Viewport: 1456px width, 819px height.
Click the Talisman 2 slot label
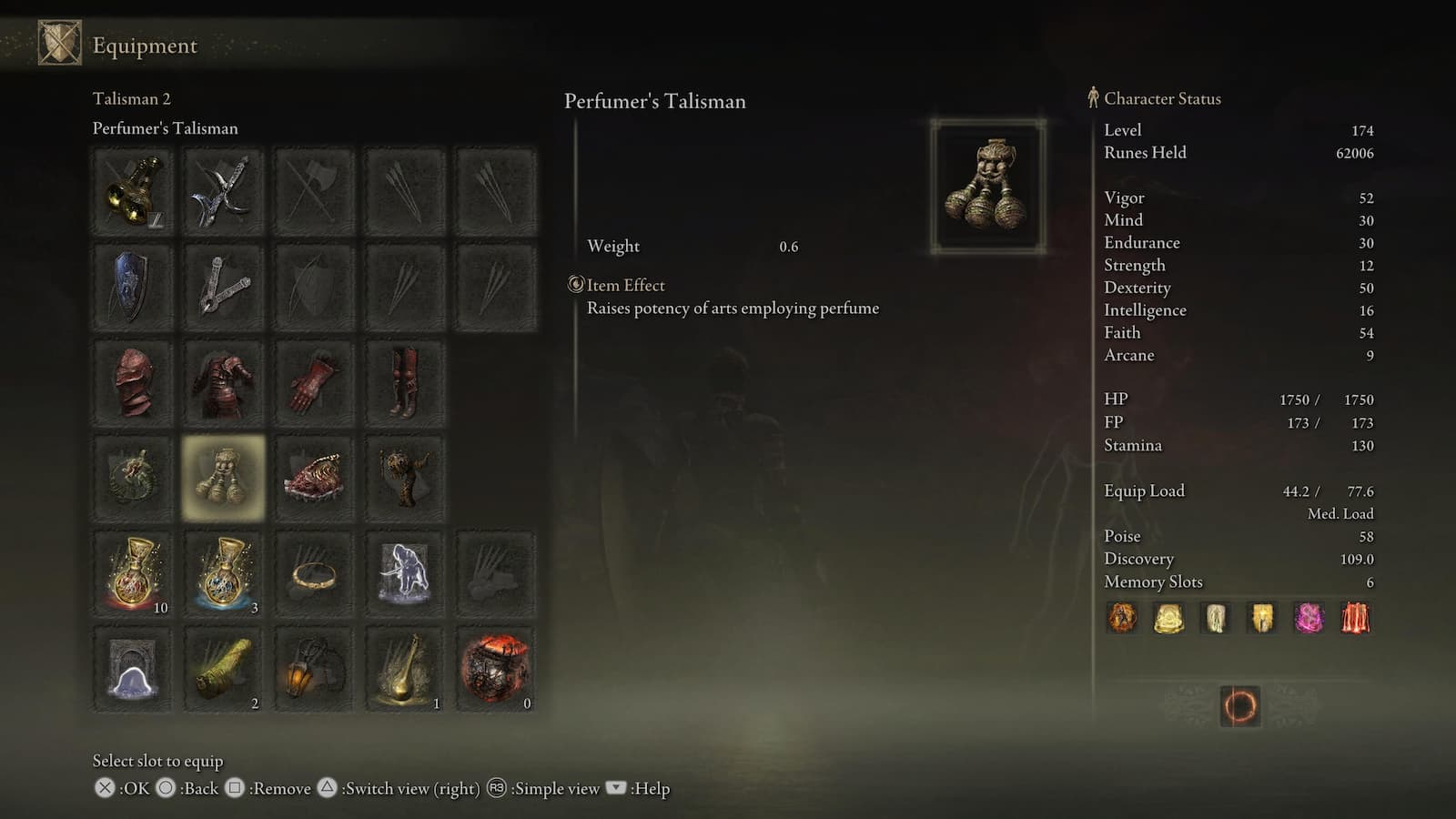(132, 99)
